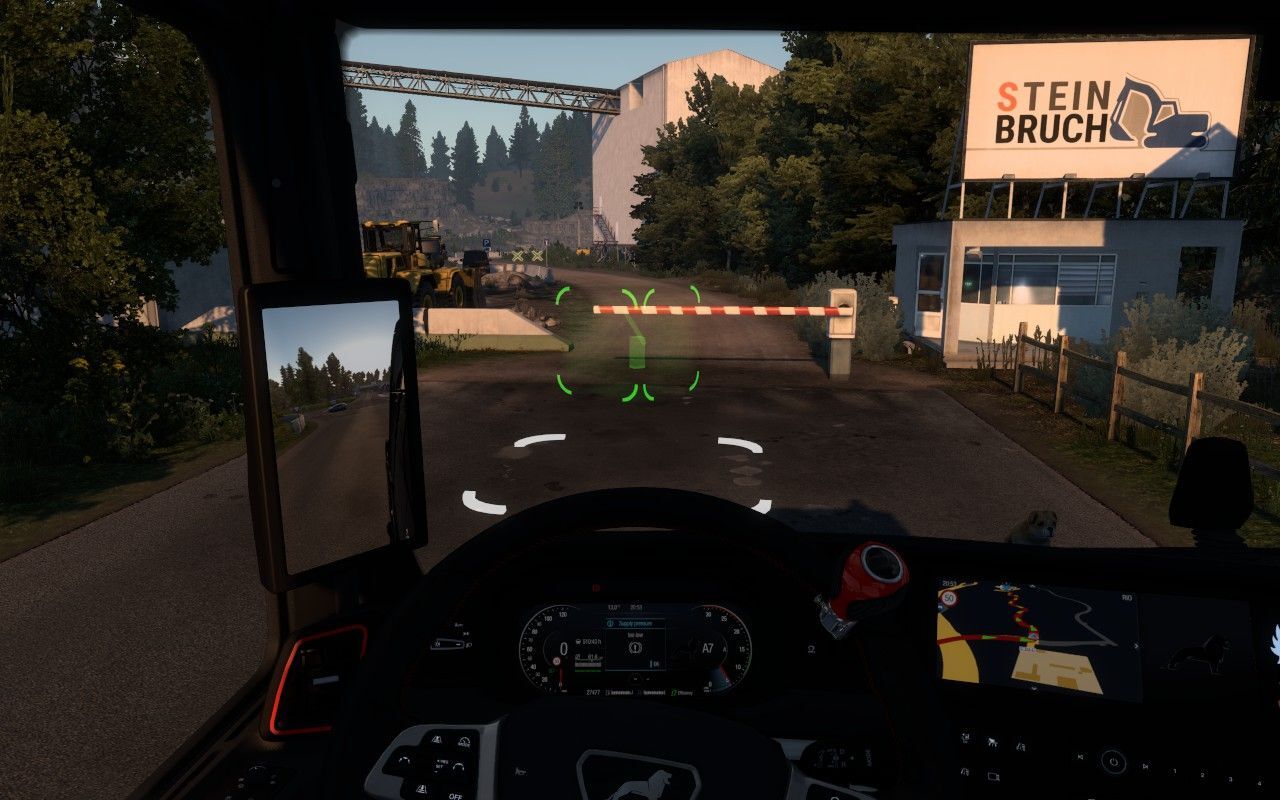This screenshot has width=1280, height=800.
Task: Activate the green barrier gate marker
Action: [629, 345]
